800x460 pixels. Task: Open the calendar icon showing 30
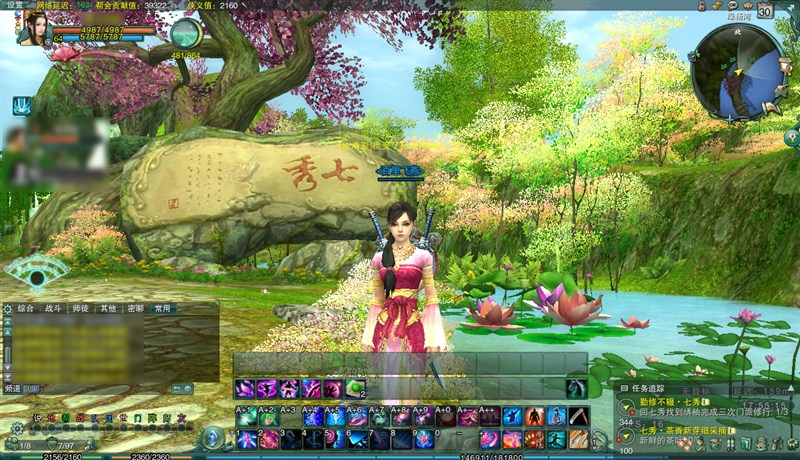[765, 12]
